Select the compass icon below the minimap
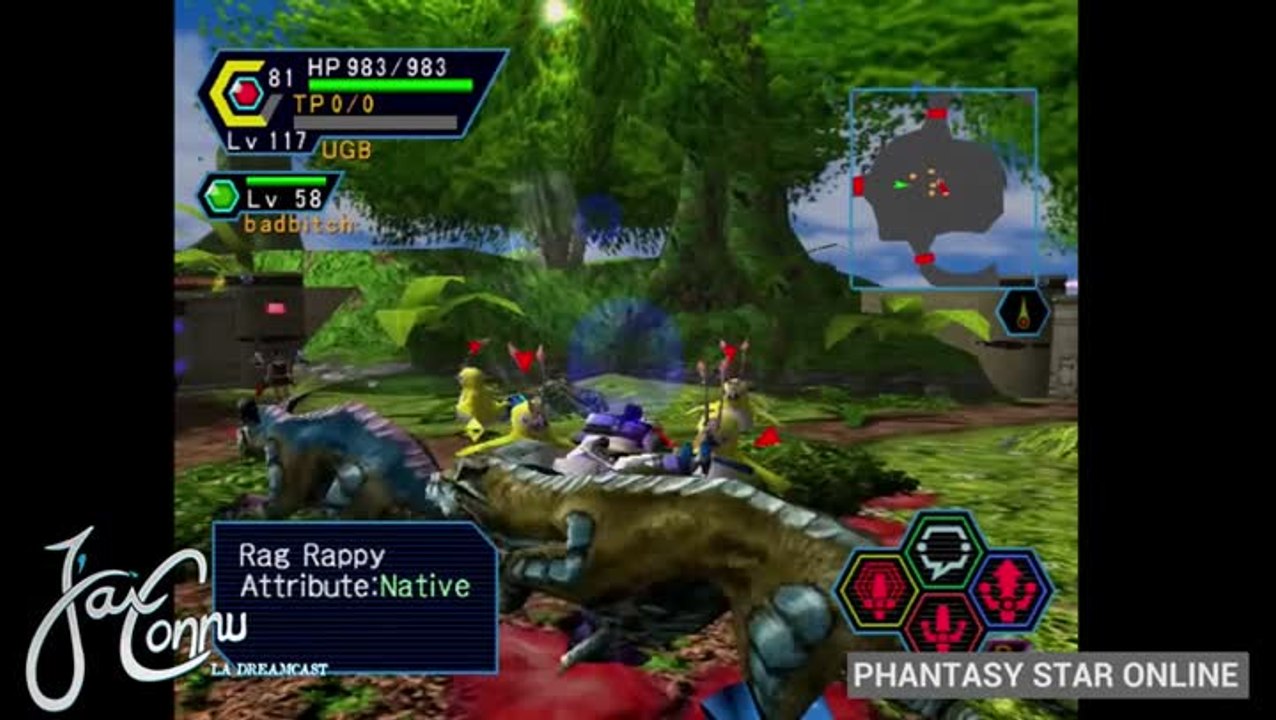 1022,313
